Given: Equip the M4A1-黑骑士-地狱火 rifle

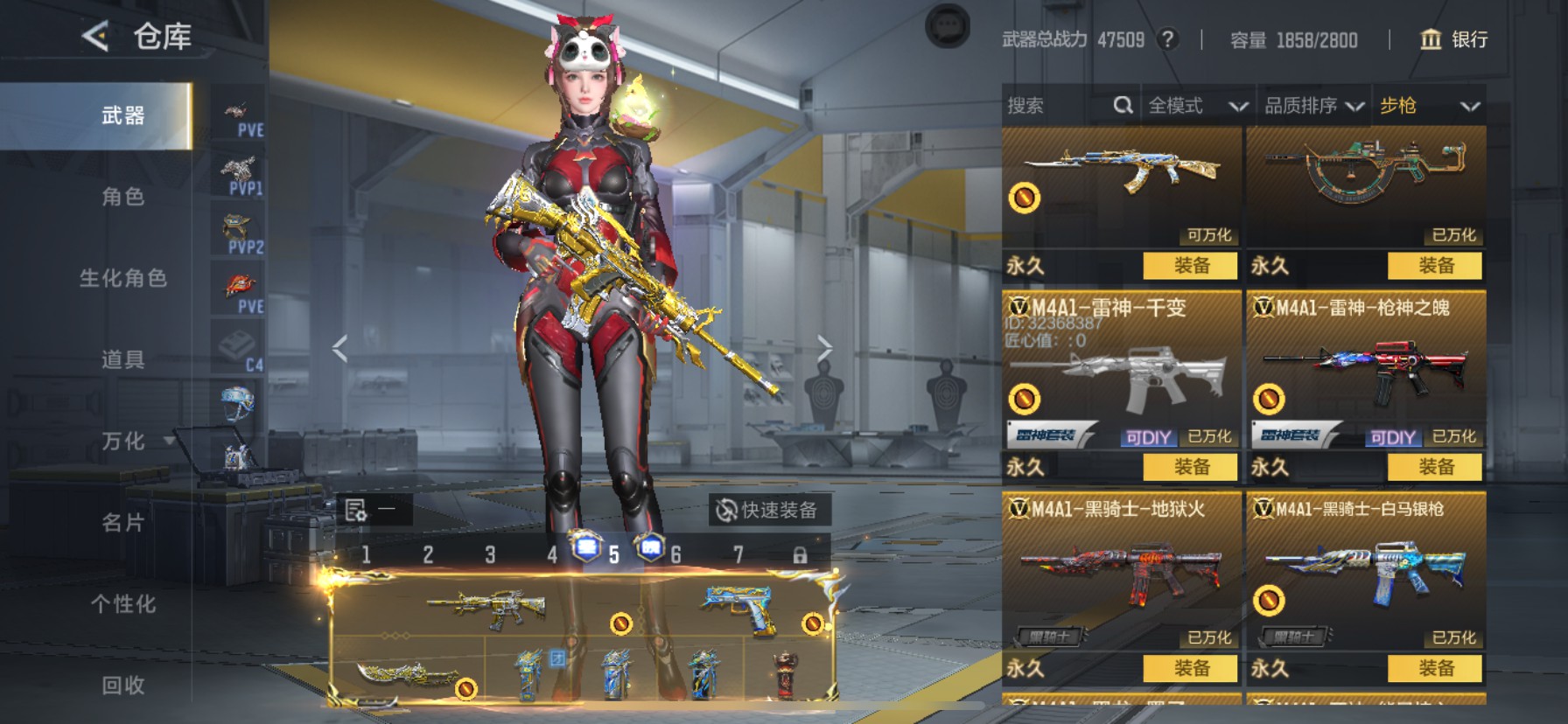Looking at the screenshot, I should pyautogui.click(x=1190, y=668).
